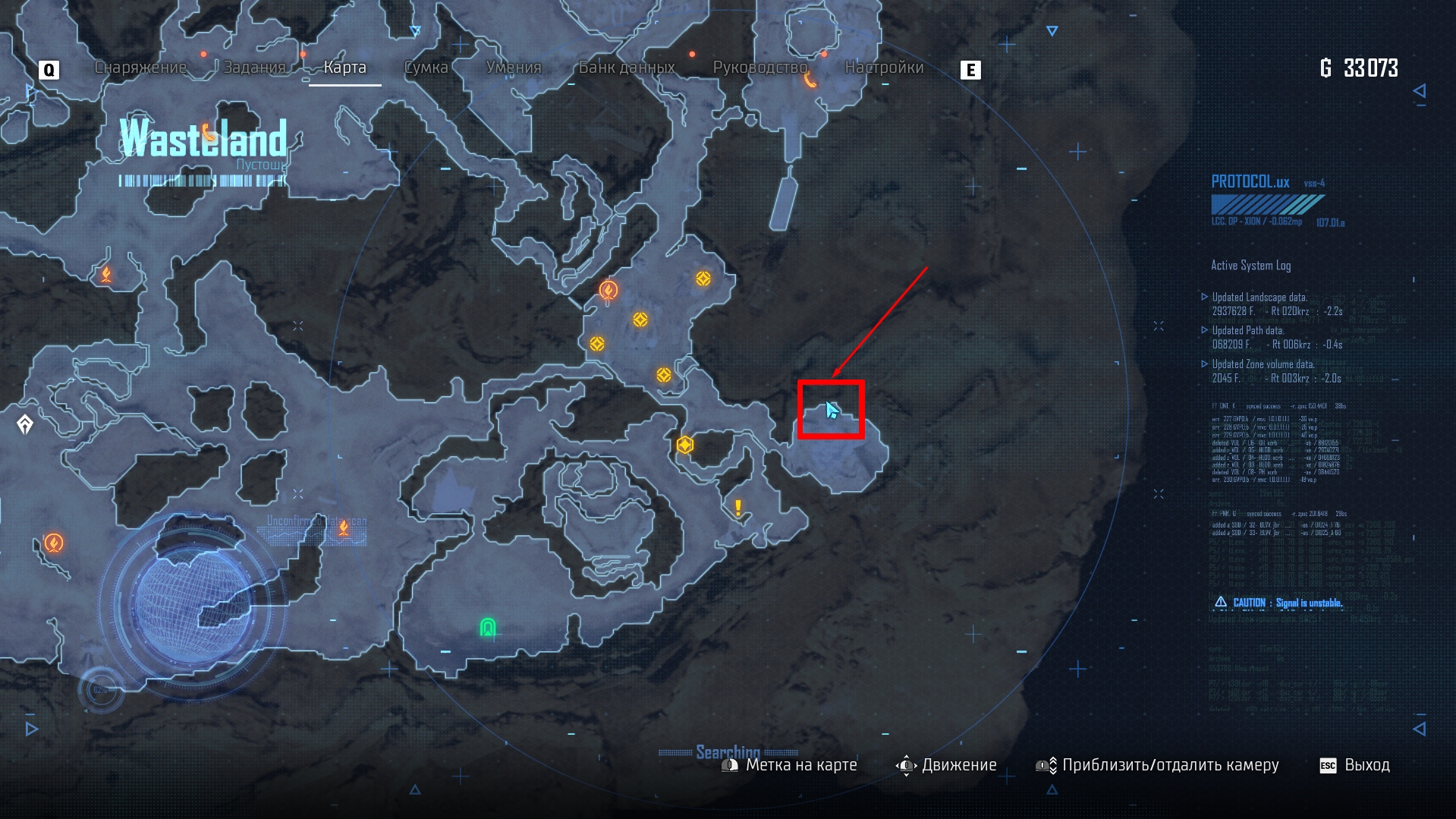Screen dimensions: 1456x819
Task: Switch to the Настройки tab
Action: pyautogui.click(x=884, y=68)
